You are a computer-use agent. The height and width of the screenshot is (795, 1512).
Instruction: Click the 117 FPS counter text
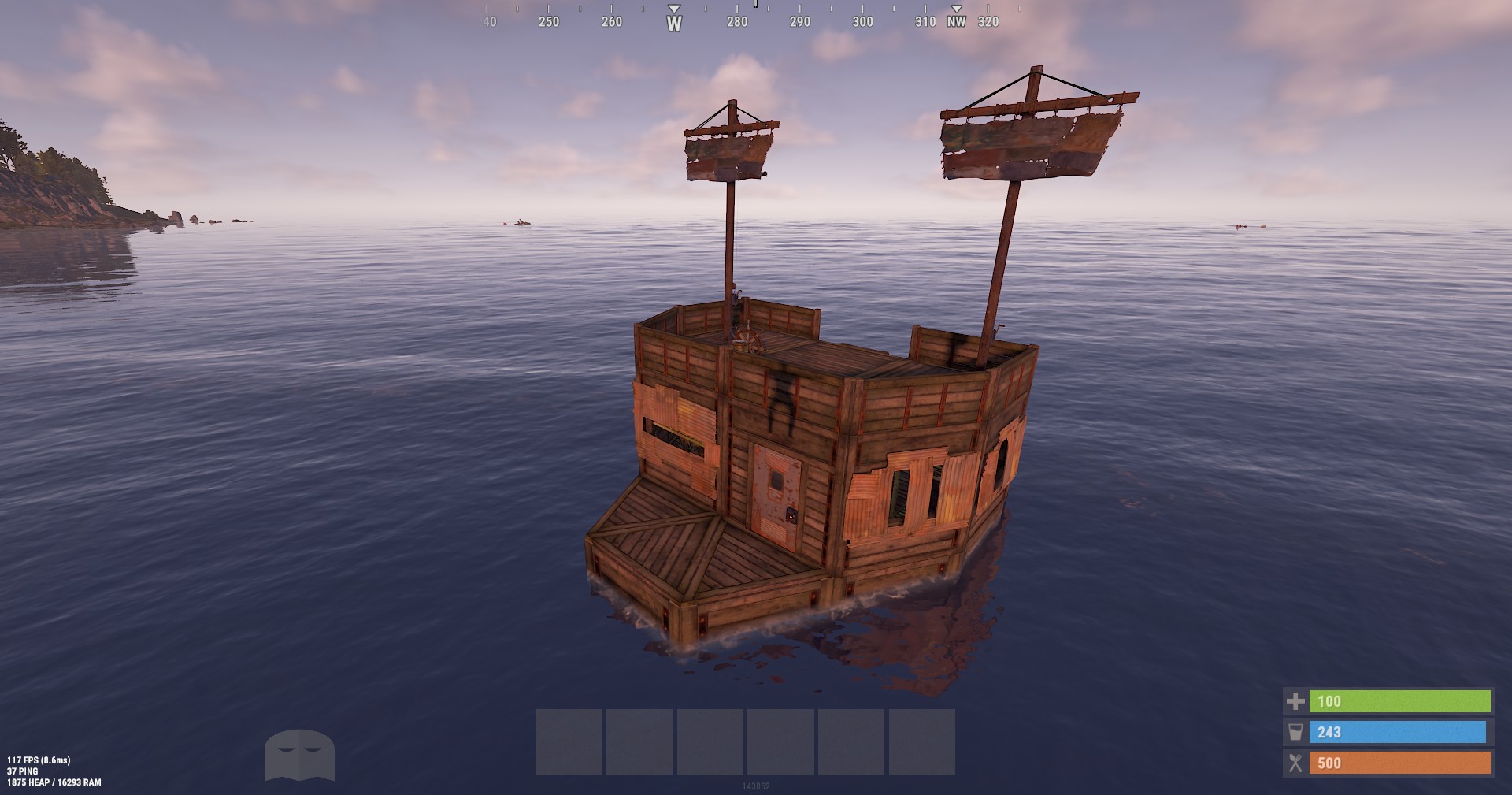38,762
